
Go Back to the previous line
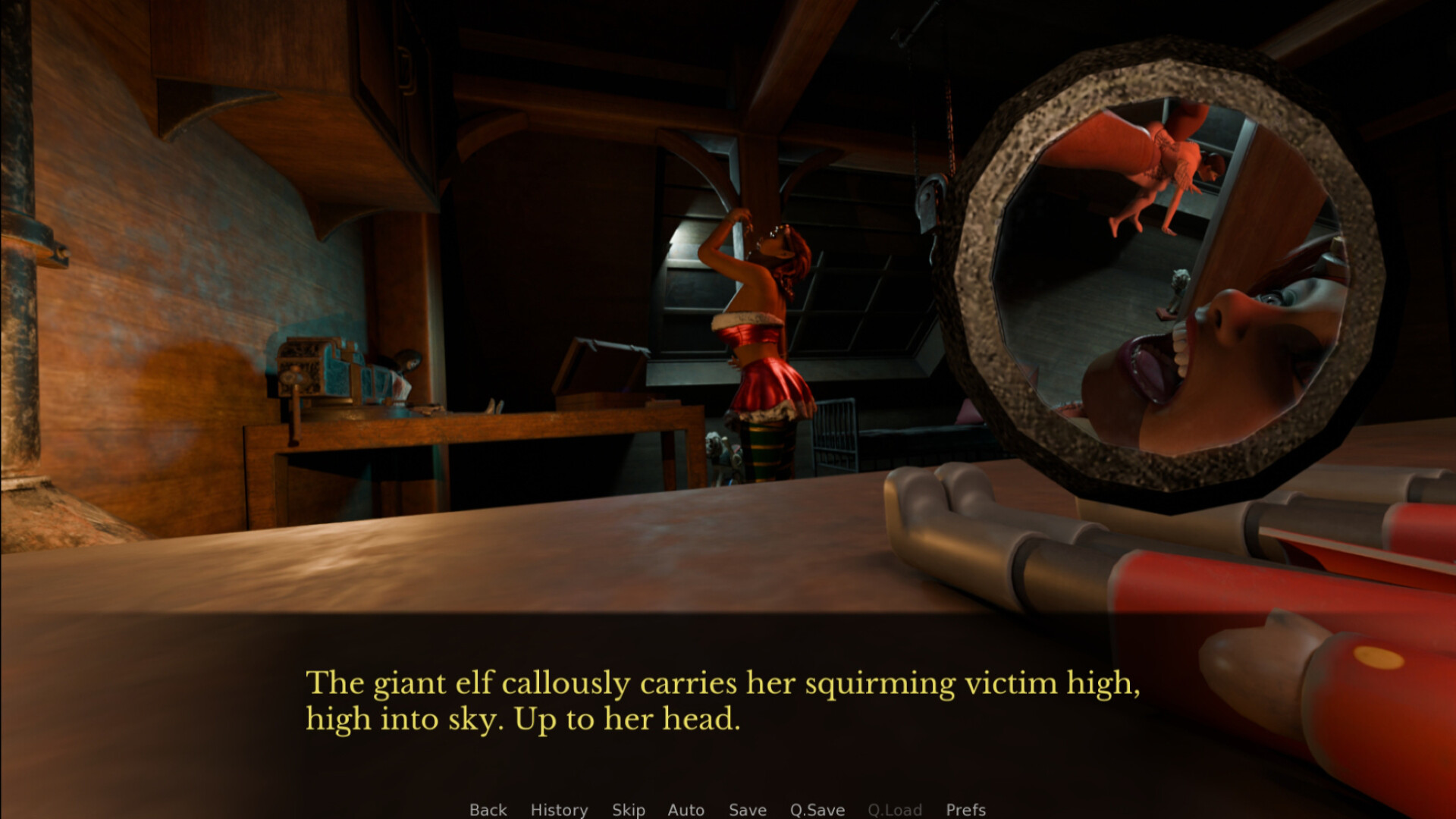point(488,809)
